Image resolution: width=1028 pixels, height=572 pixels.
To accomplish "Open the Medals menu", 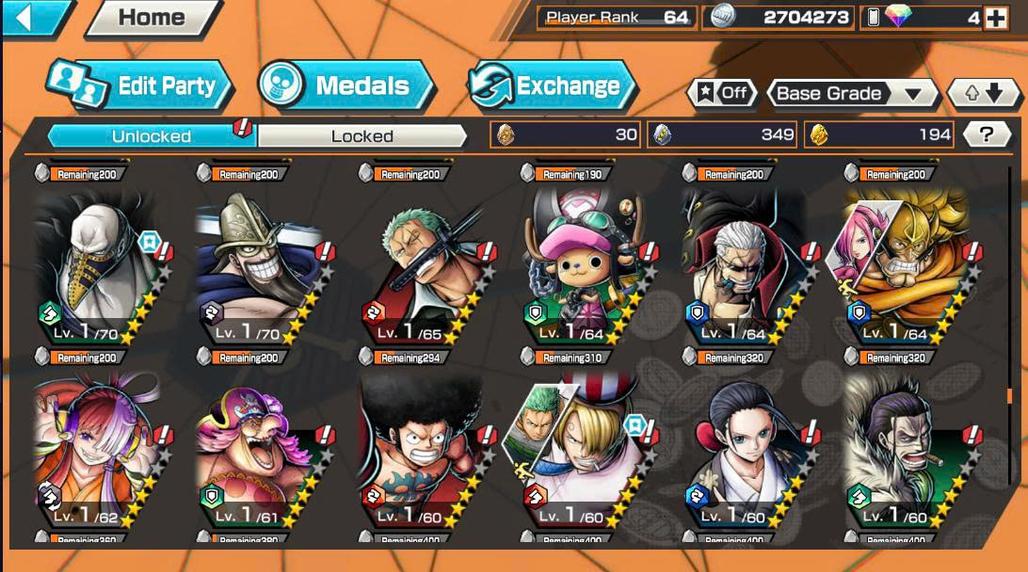I will pos(346,86).
